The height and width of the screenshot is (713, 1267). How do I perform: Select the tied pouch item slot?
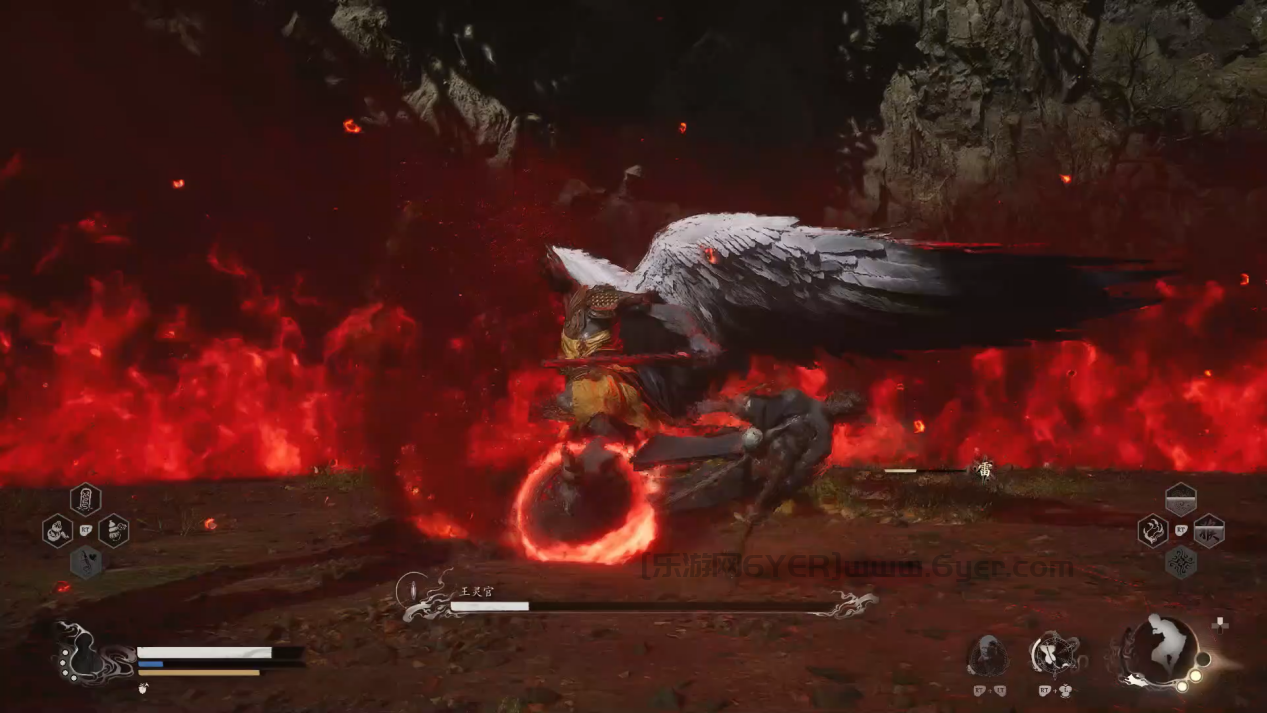pos(113,530)
